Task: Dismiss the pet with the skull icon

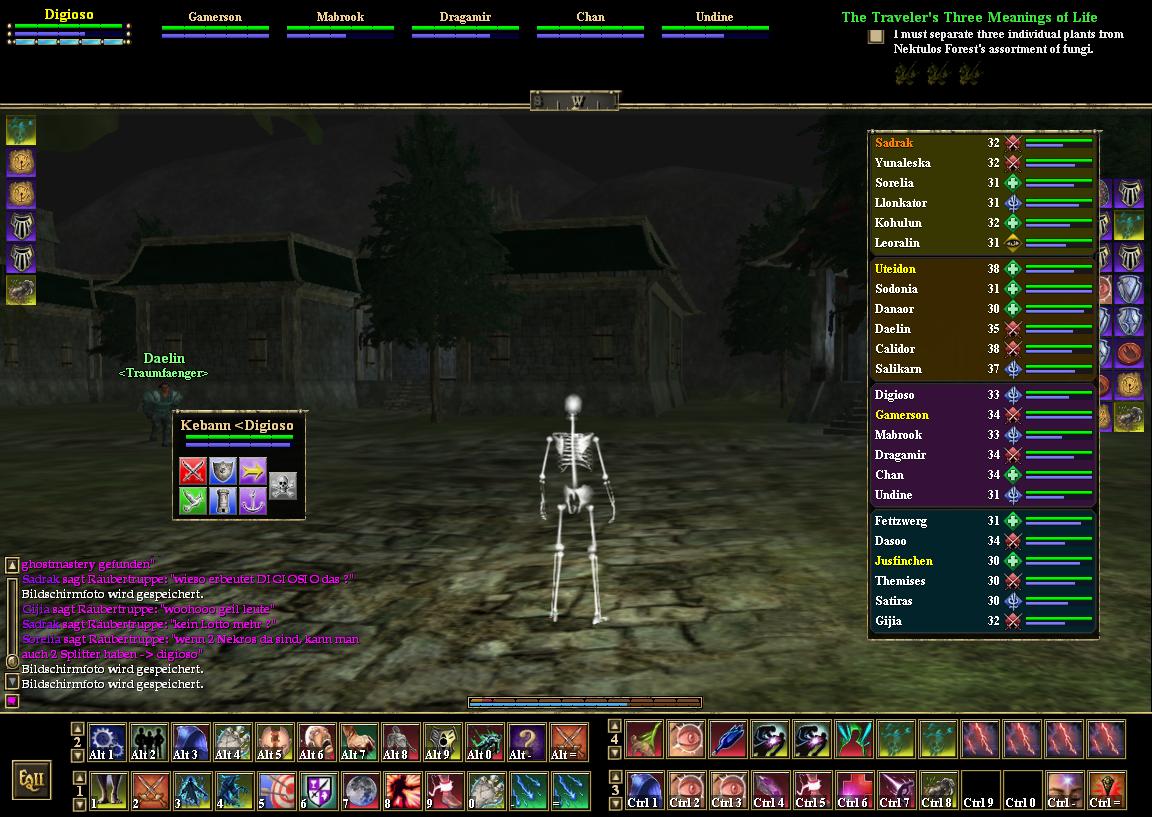Action: [x=283, y=486]
